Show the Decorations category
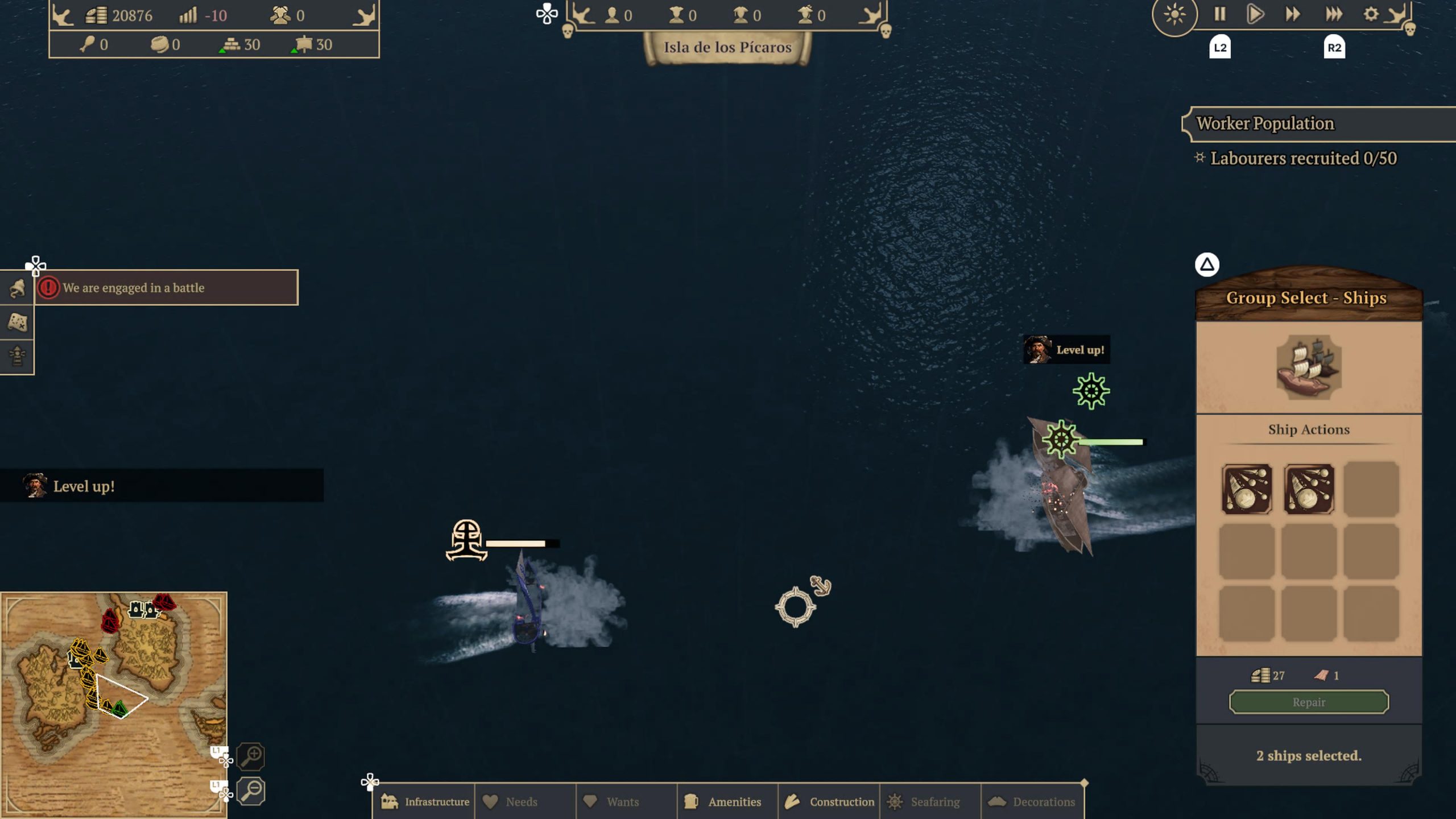 tap(1033, 801)
